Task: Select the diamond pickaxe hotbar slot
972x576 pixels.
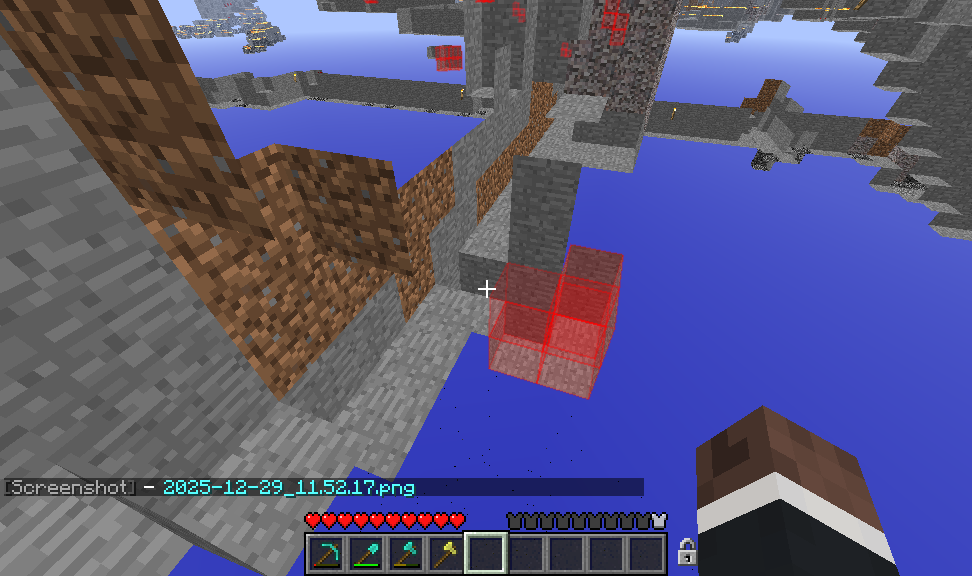Action: coord(326,554)
